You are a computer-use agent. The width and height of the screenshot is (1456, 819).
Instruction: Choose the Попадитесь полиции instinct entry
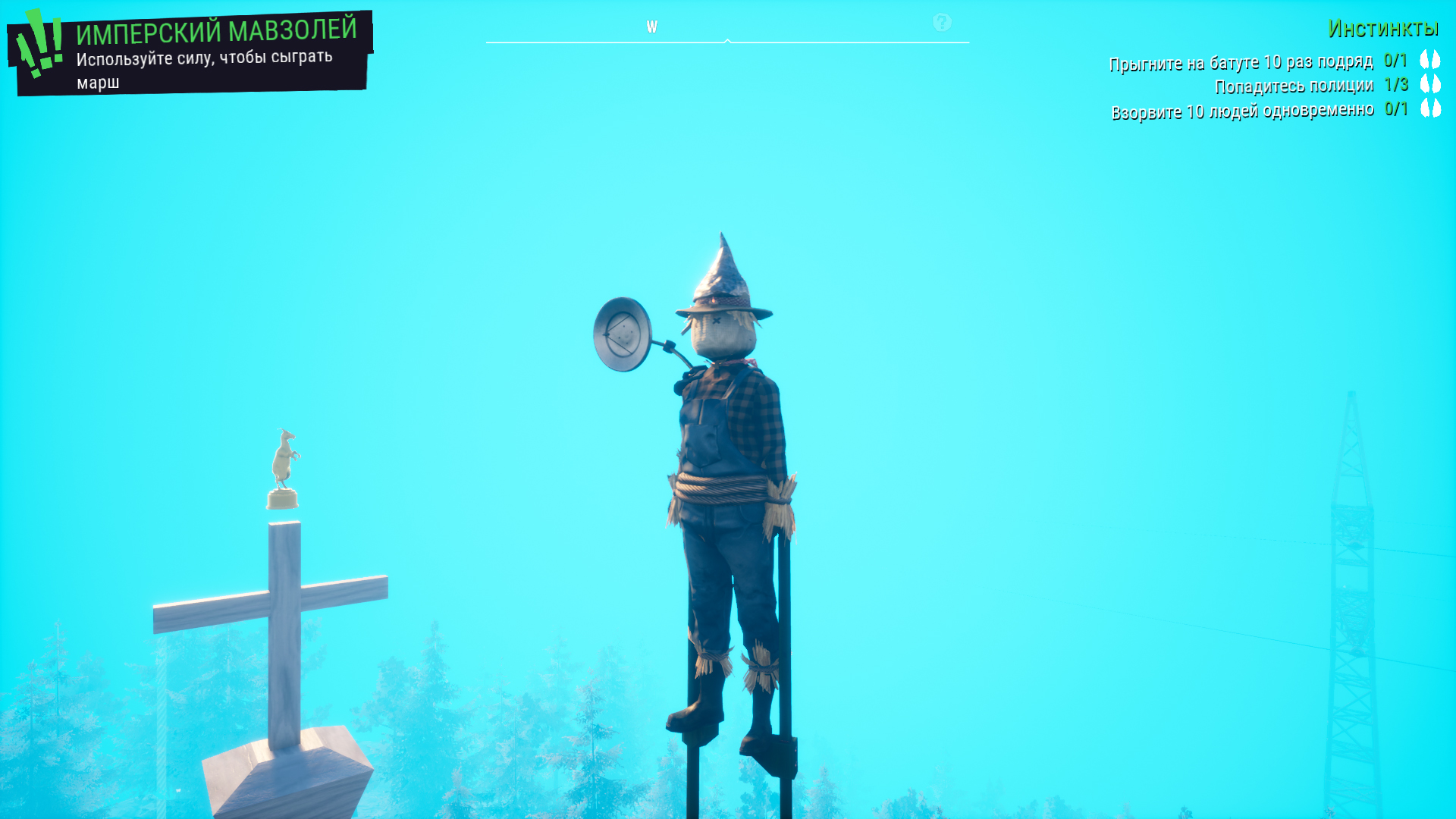tap(1294, 86)
